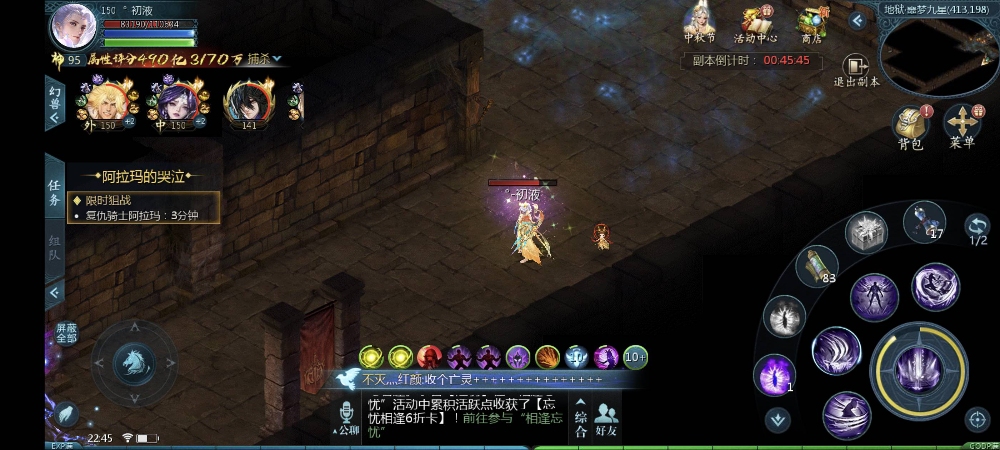Swap skill page with the 1/2 button
1000x450 pixels.
(x=977, y=230)
